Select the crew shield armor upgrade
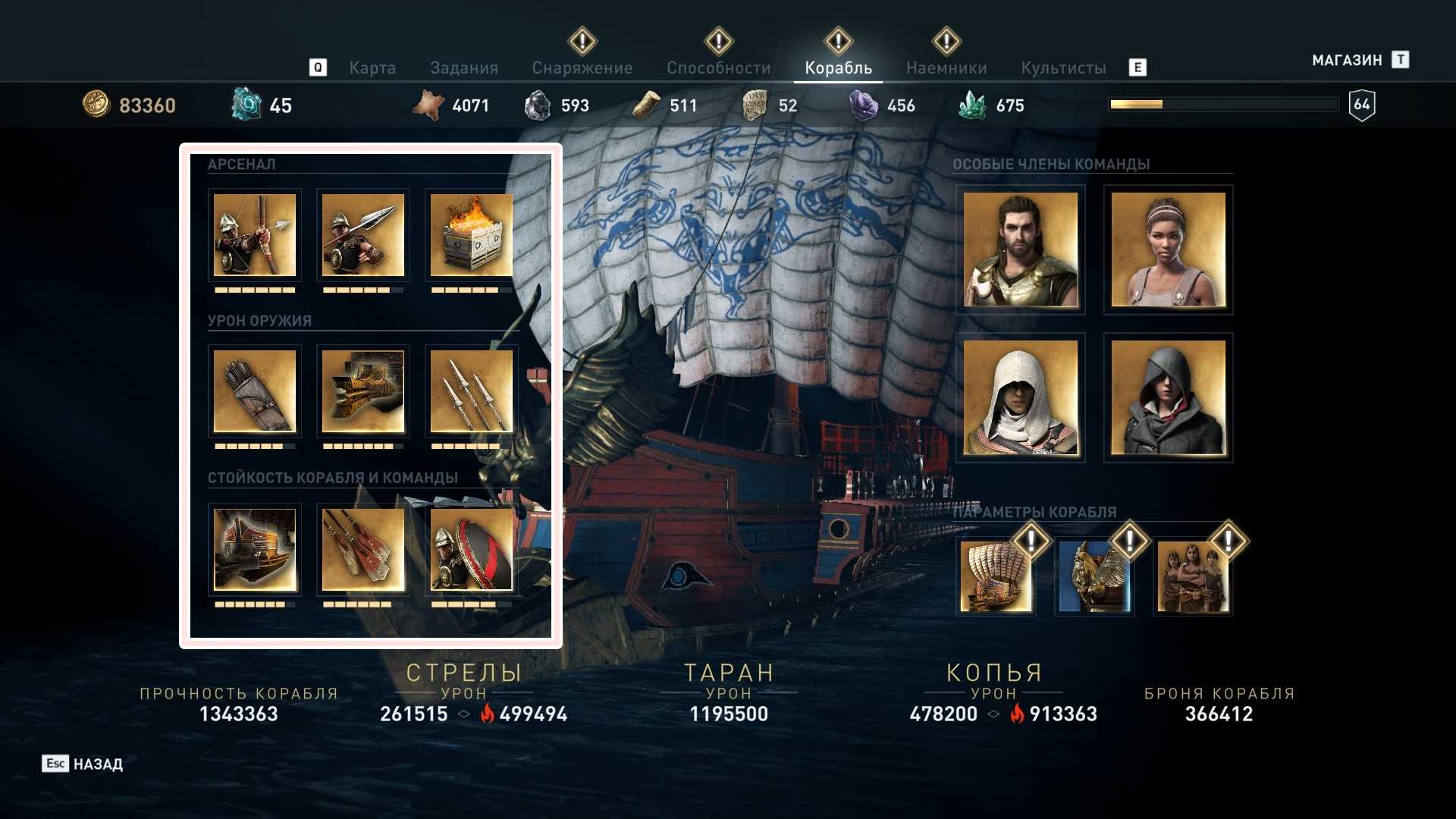The height and width of the screenshot is (819, 1456). coord(471,550)
